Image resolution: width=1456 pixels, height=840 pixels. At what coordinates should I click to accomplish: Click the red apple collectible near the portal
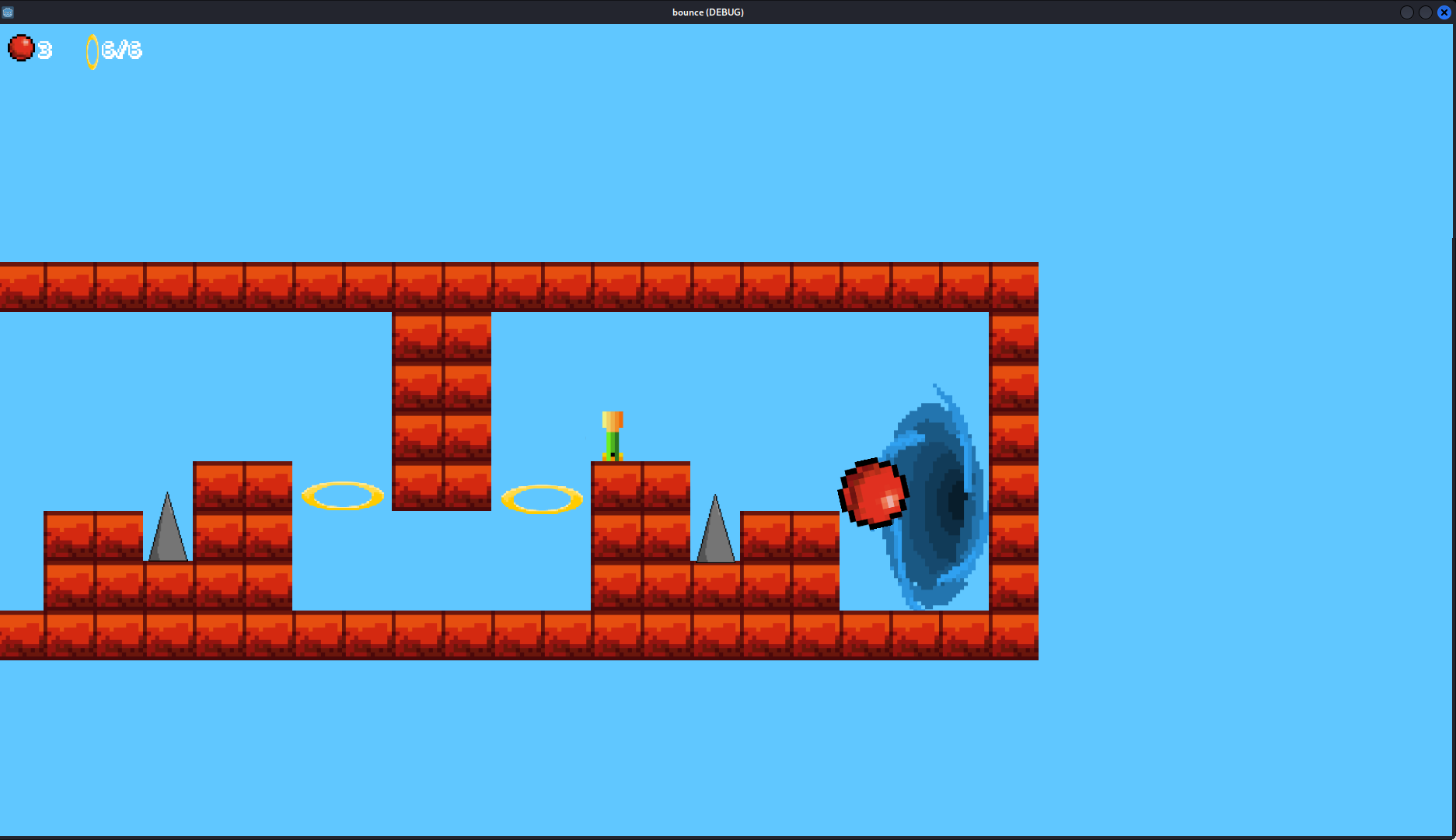[872, 492]
